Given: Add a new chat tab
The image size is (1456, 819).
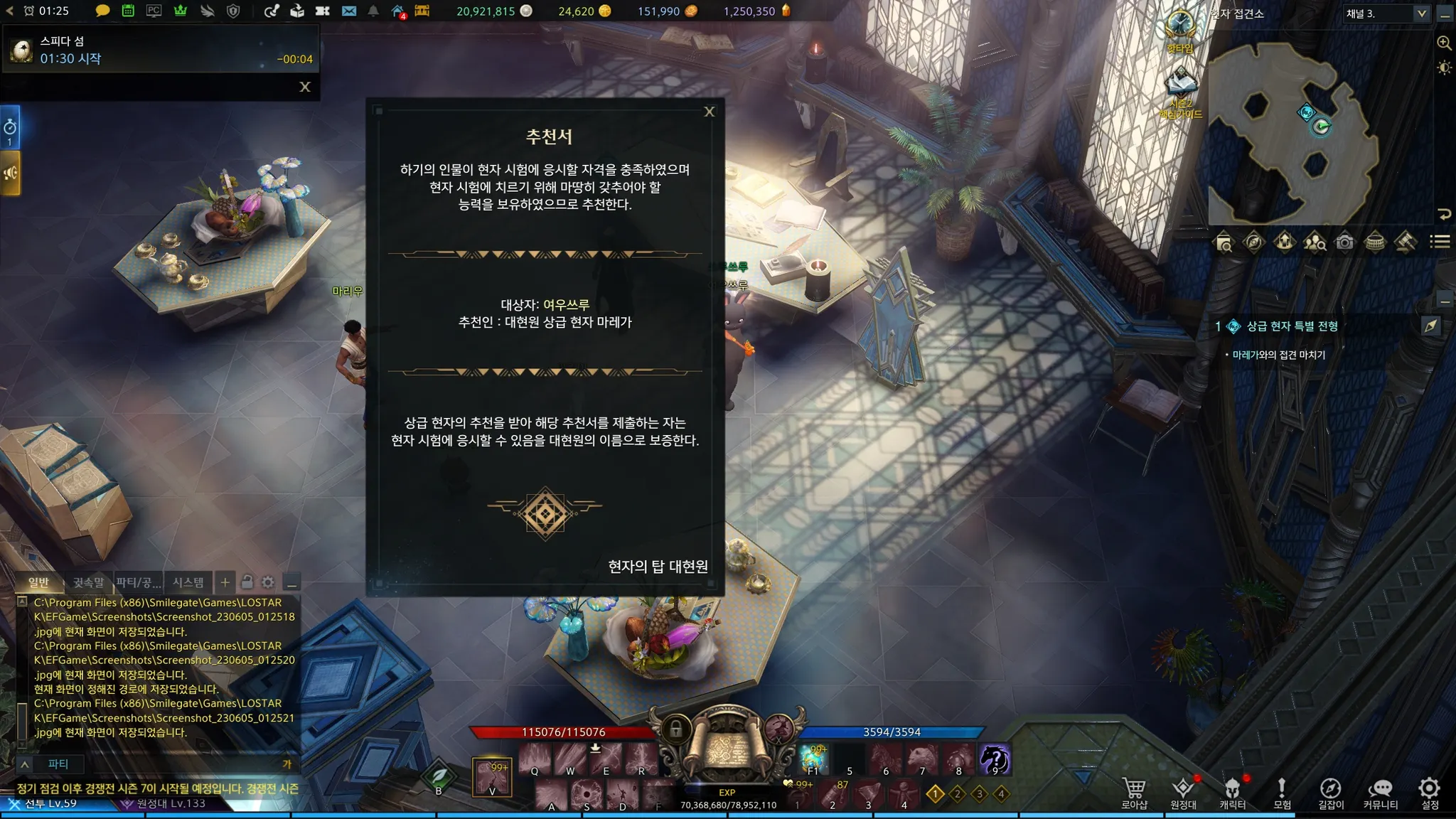Looking at the screenshot, I should [x=225, y=583].
